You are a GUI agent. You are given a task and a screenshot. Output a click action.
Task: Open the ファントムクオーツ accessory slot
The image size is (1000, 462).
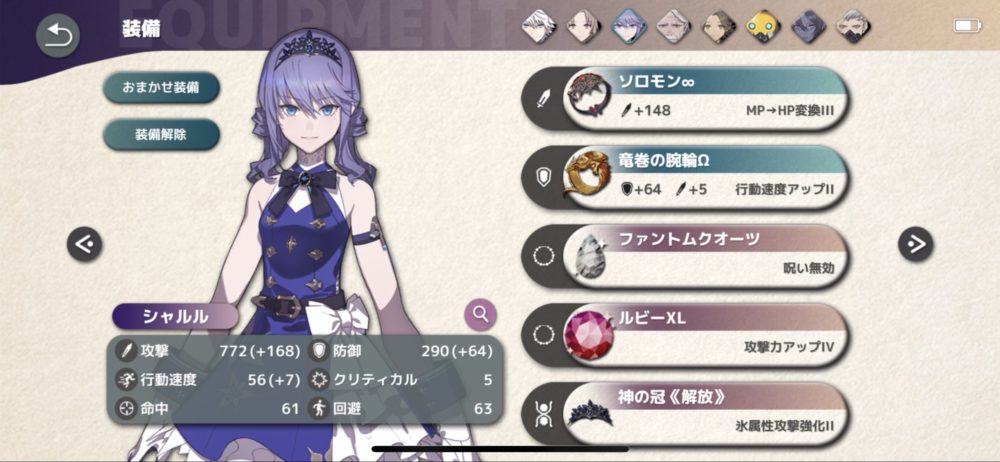coord(700,255)
